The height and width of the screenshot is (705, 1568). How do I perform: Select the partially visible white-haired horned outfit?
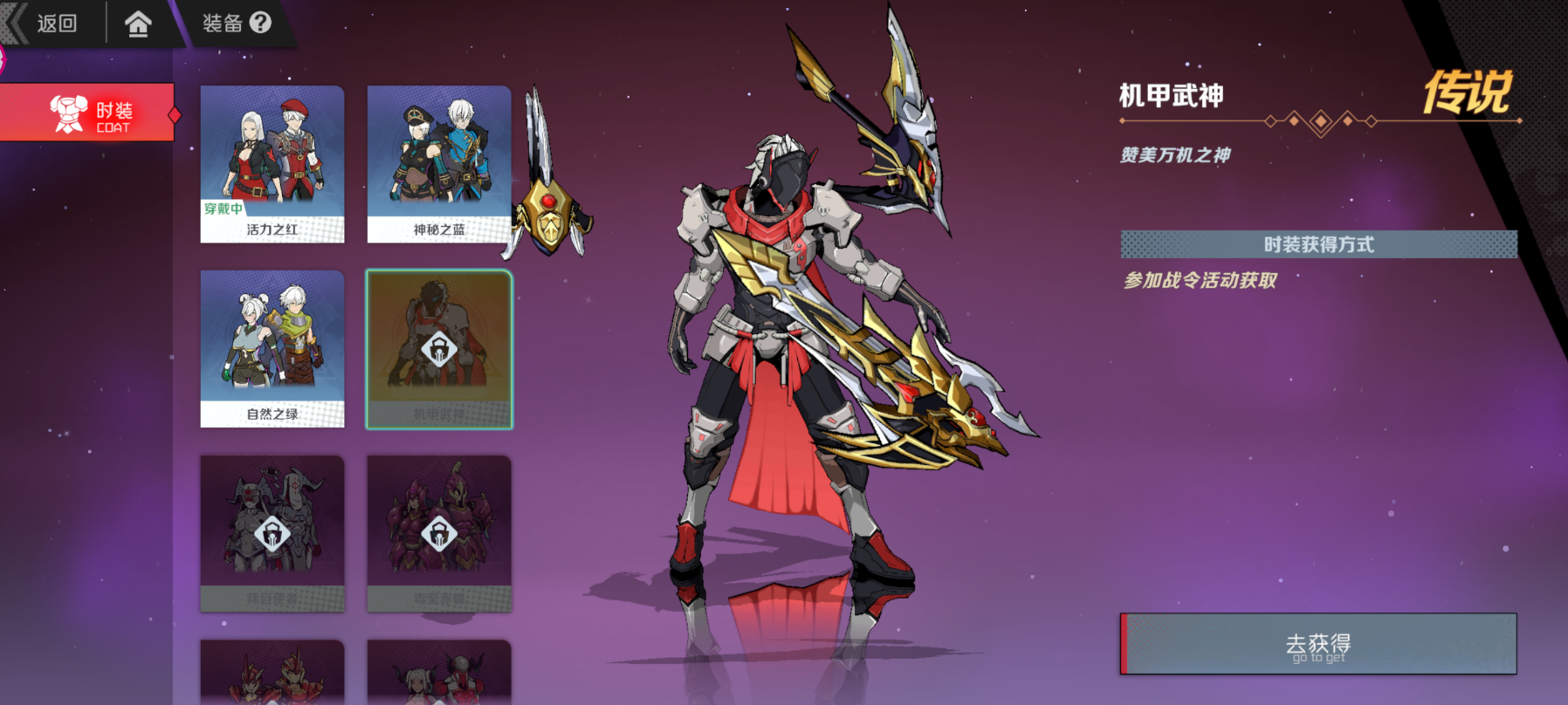439,674
